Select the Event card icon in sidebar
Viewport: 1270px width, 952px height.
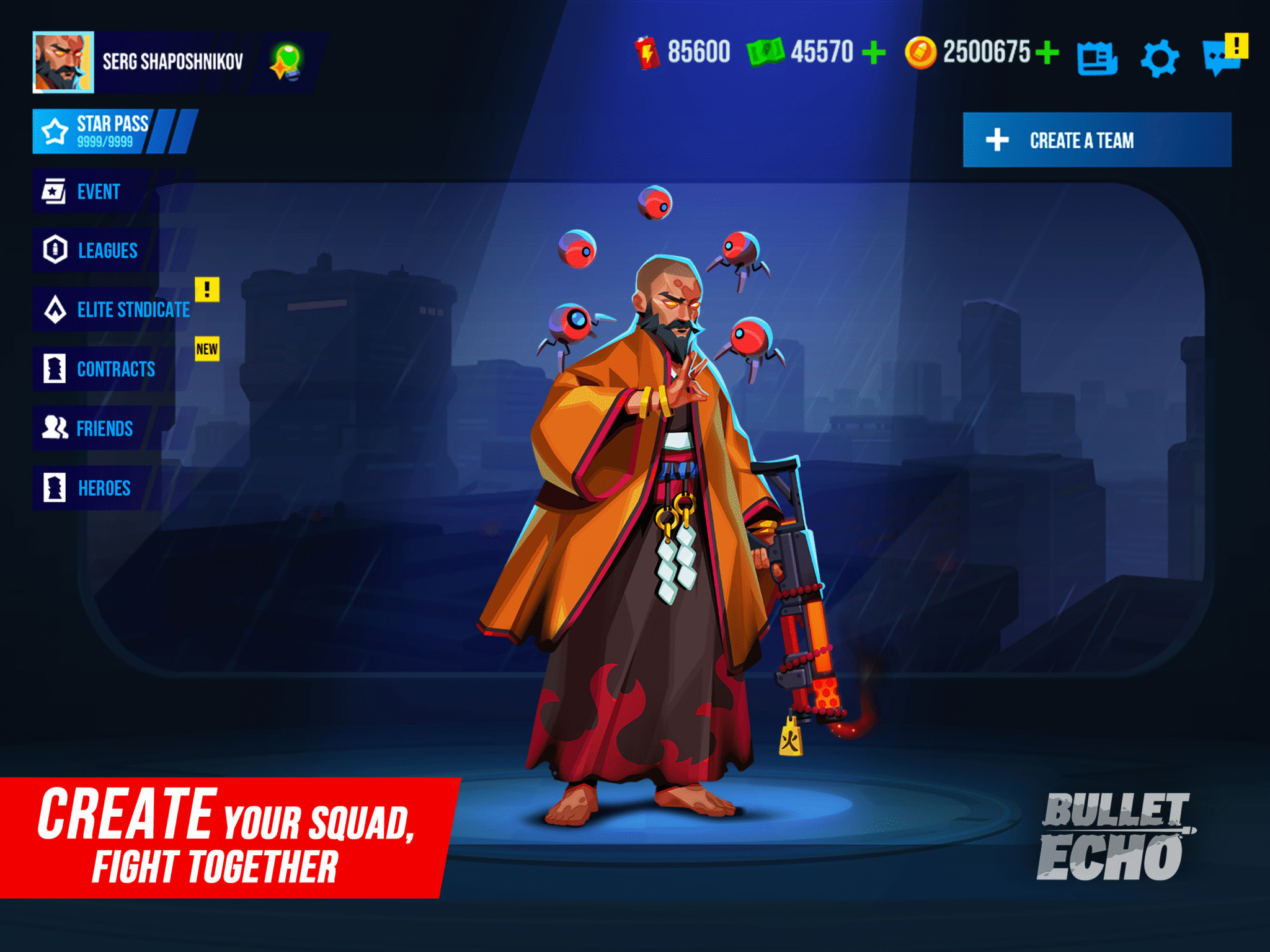tap(55, 192)
